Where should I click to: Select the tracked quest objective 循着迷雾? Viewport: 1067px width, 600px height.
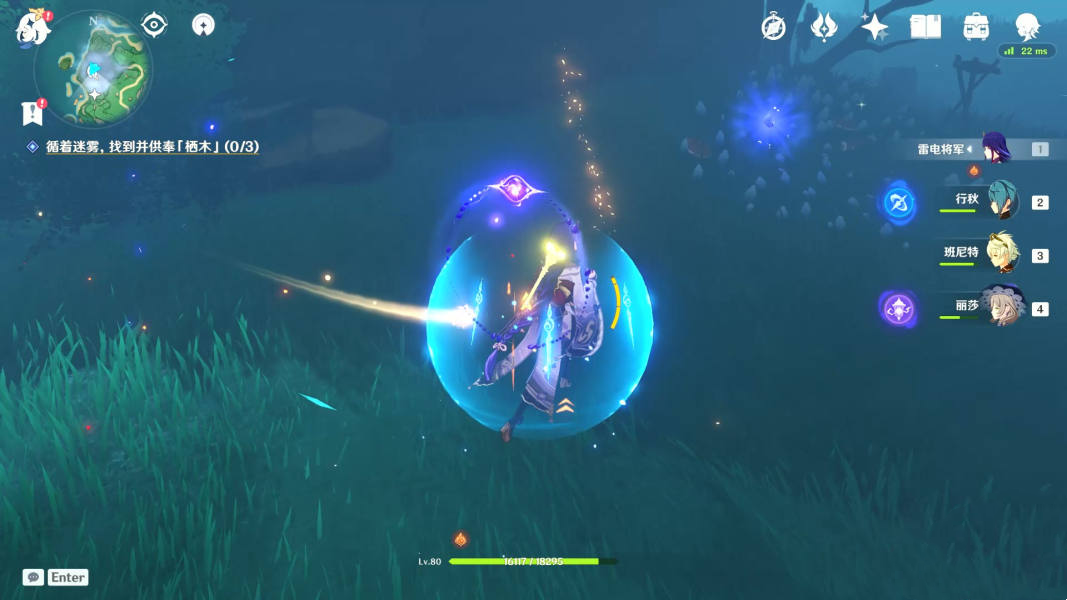coord(152,147)
